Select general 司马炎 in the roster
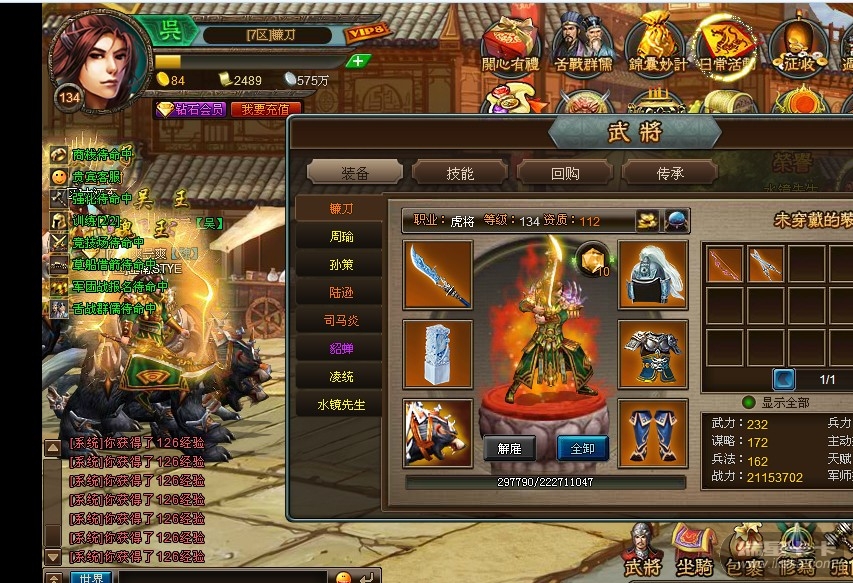This screenshot has height=583, width=853. (x=342, y=321)
